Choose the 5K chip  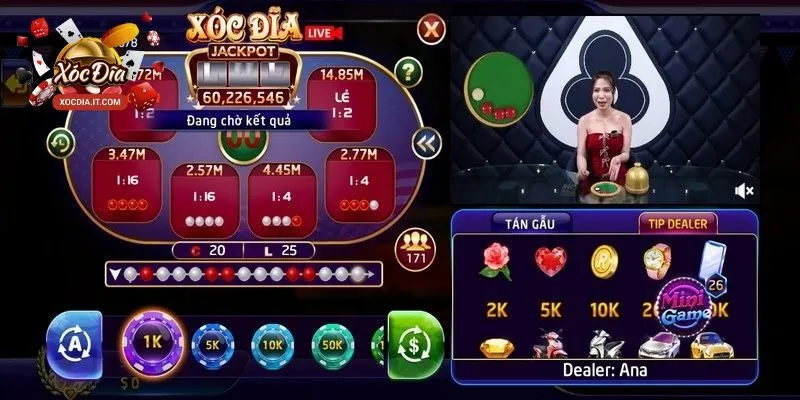211,342
